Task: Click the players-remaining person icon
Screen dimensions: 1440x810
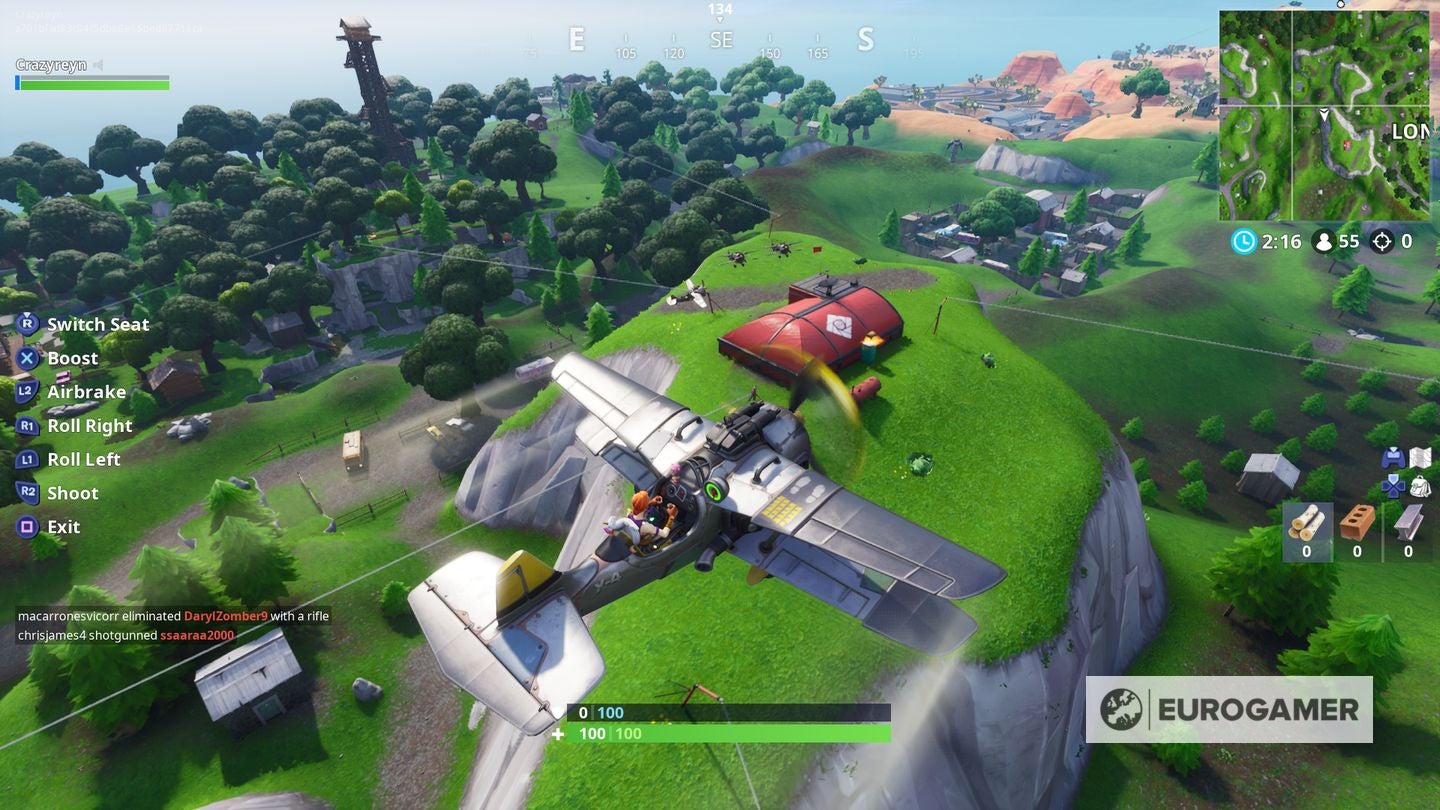Action: (1325, 241)
